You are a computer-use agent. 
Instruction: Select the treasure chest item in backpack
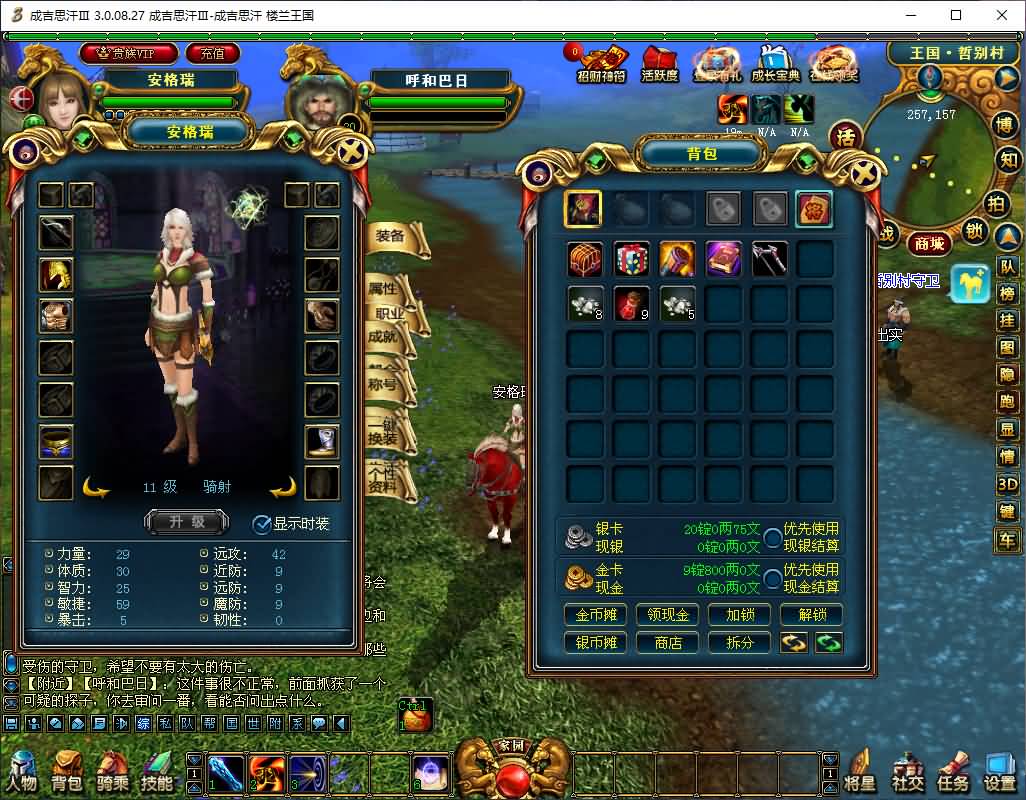coord(585,259)
